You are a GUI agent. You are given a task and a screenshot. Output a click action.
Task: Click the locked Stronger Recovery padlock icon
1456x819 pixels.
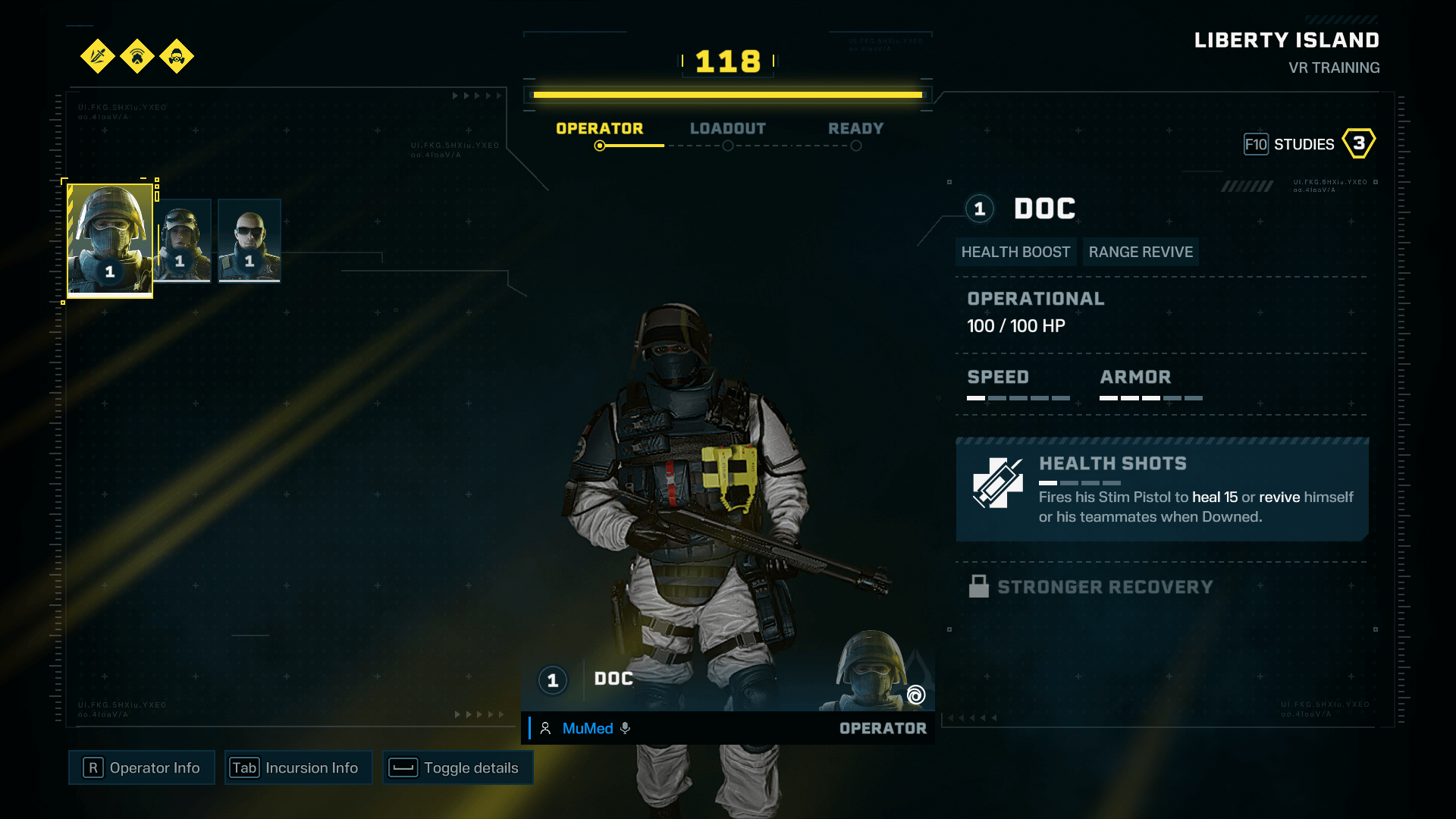(x=978, y=585)
